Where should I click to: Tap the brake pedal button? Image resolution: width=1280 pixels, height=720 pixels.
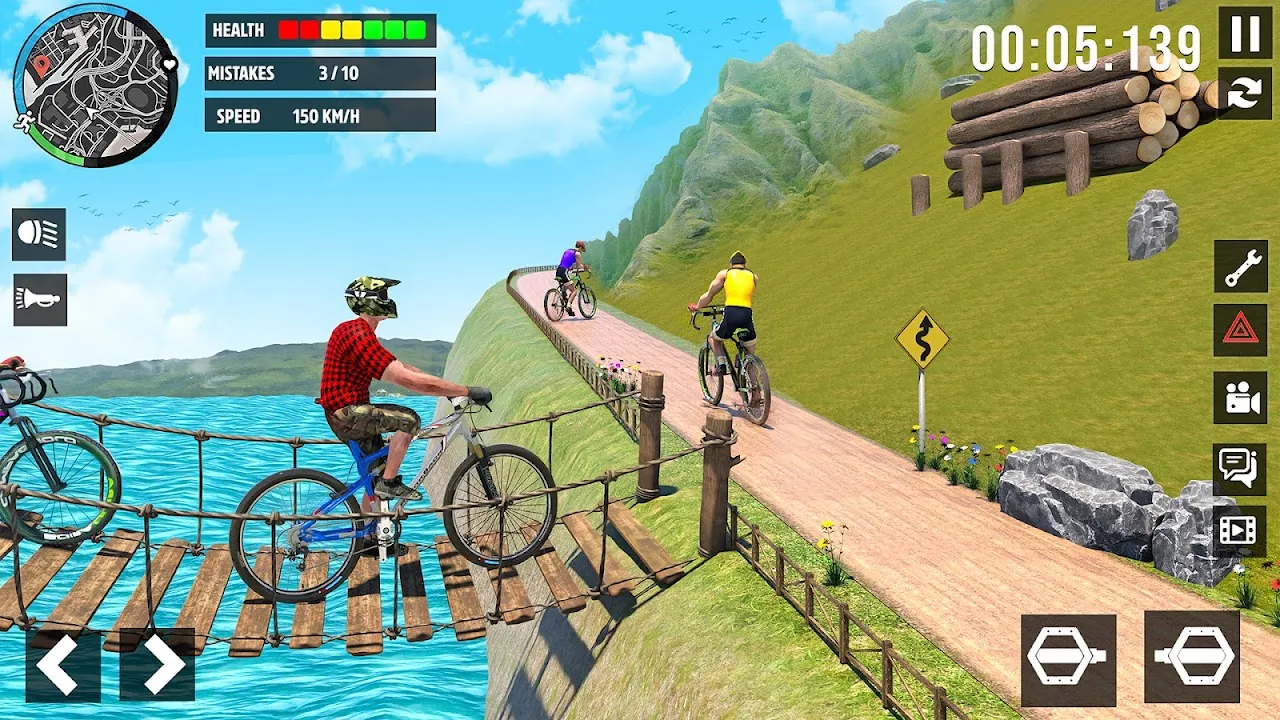pos(1068,660)
